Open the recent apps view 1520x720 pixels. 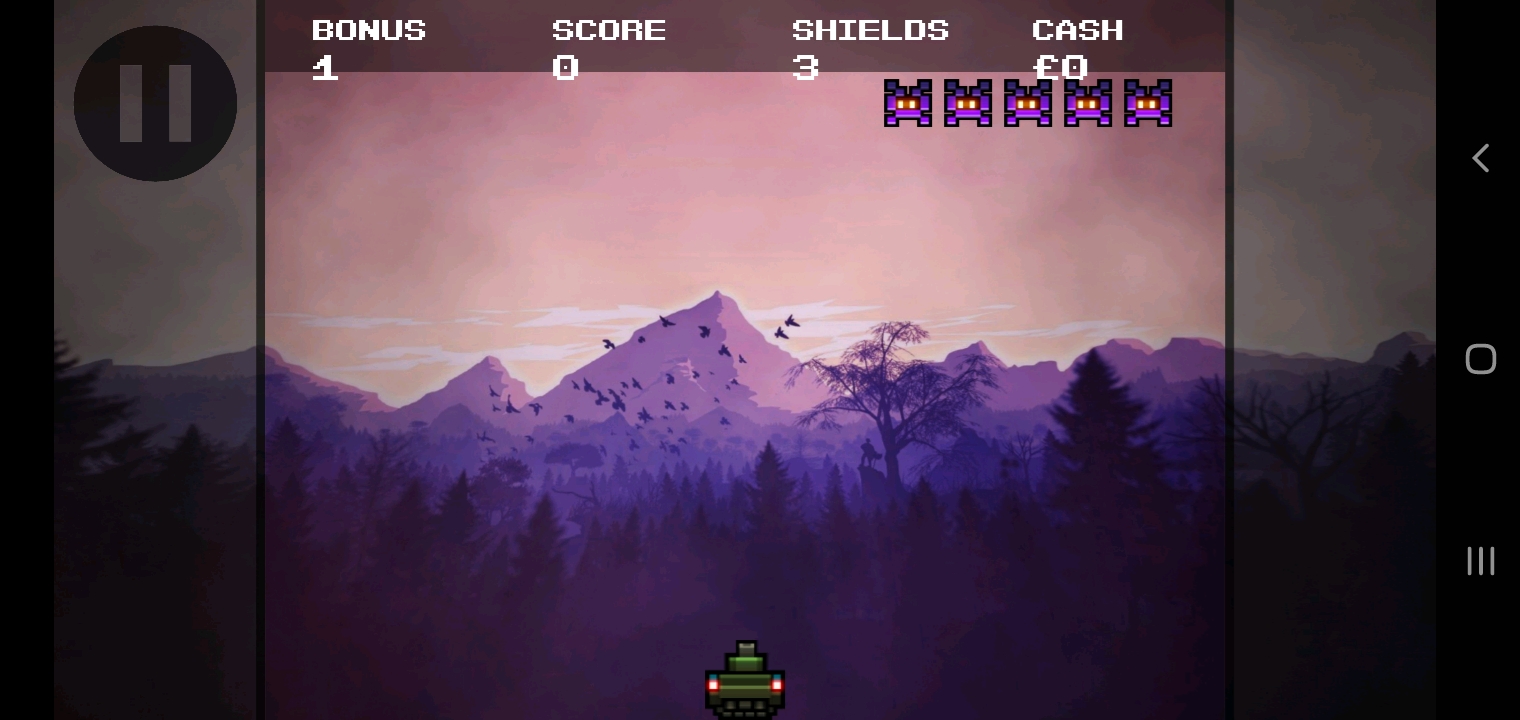point(1481,561)
